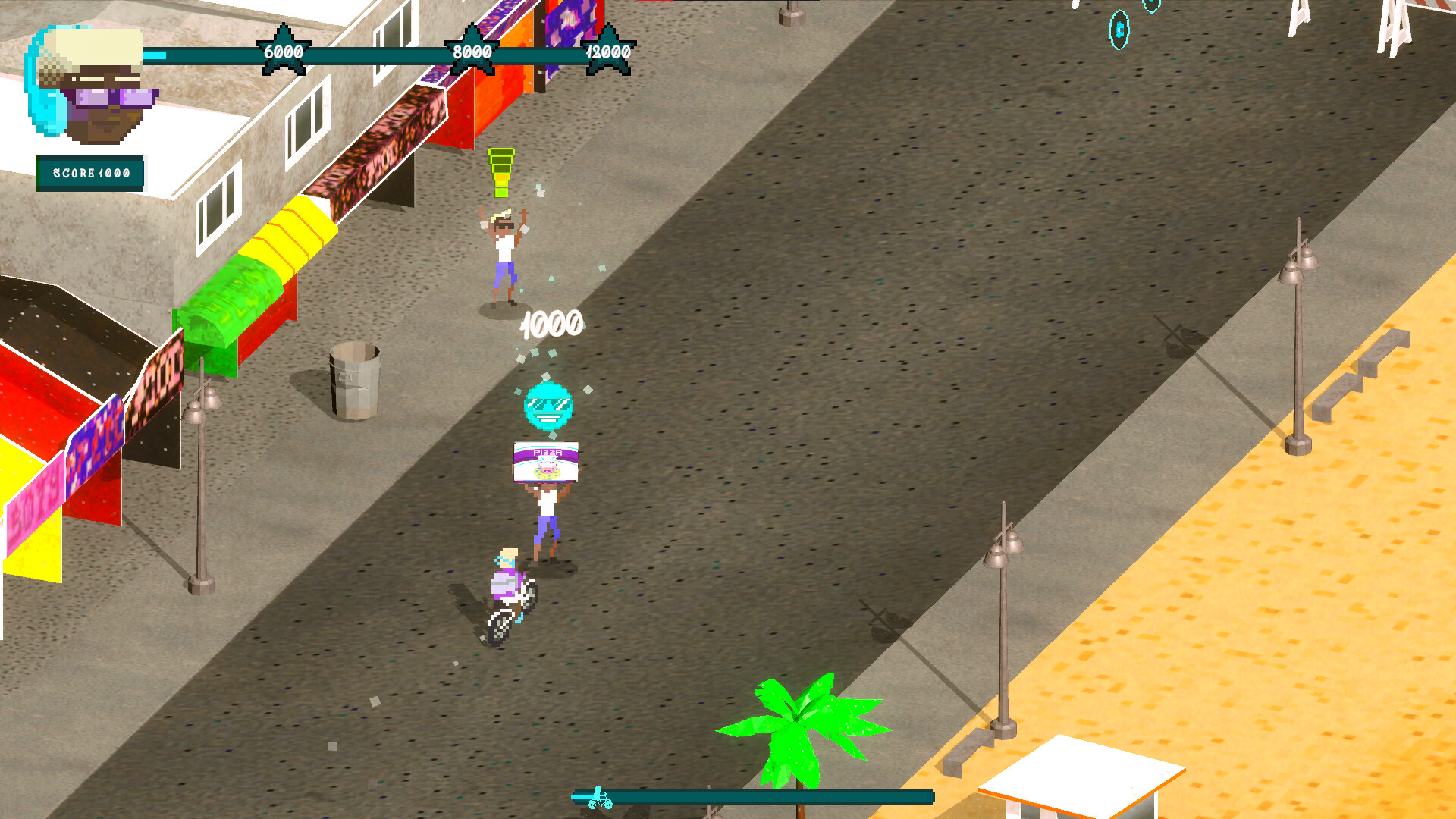Image resolution: width=1456 pixels, height=819 pixels.
Task: Click the floating cyan power-up at top right
Action: coord(1118,29)
